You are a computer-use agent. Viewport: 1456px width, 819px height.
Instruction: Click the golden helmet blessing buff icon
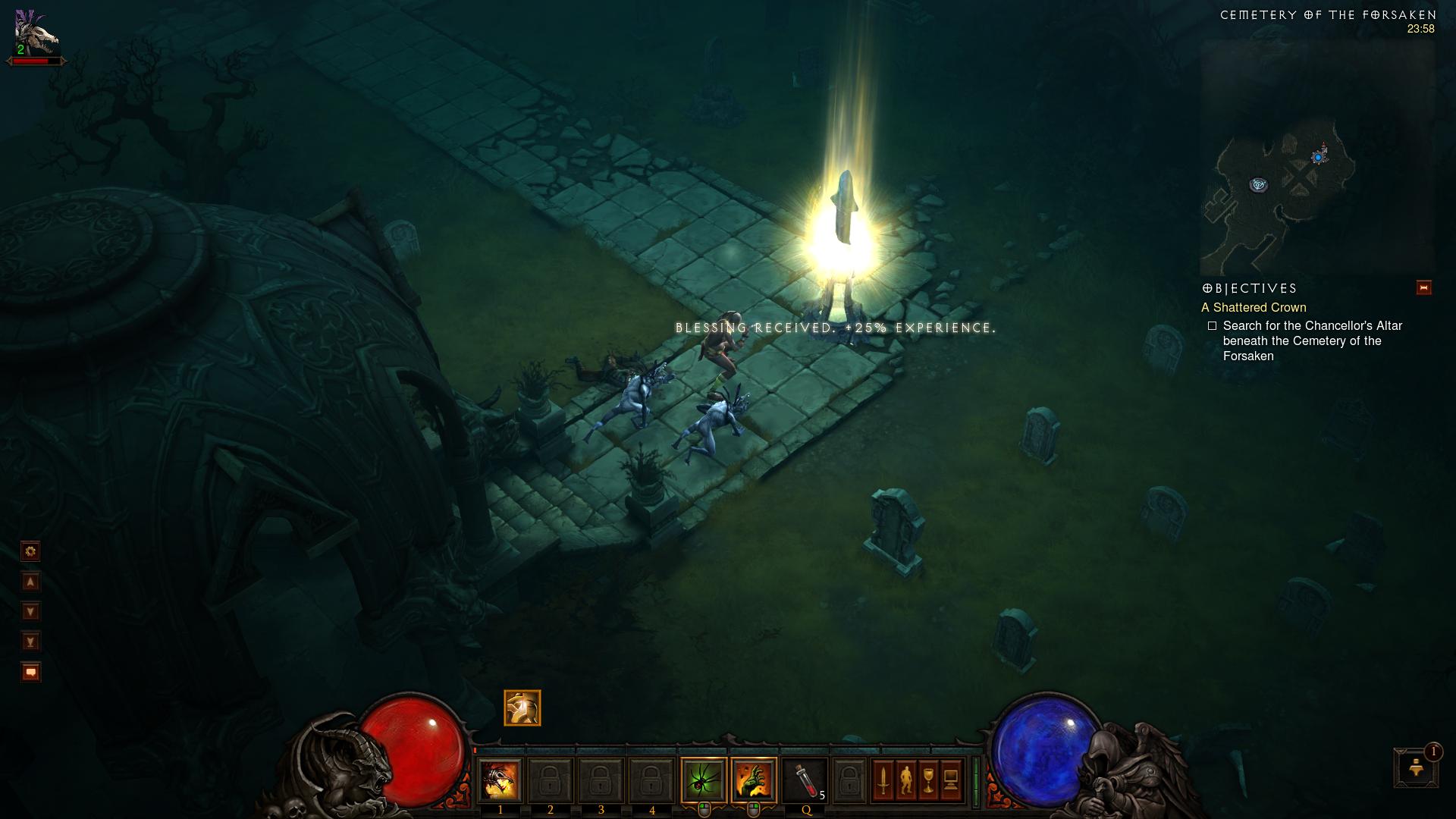522,708
